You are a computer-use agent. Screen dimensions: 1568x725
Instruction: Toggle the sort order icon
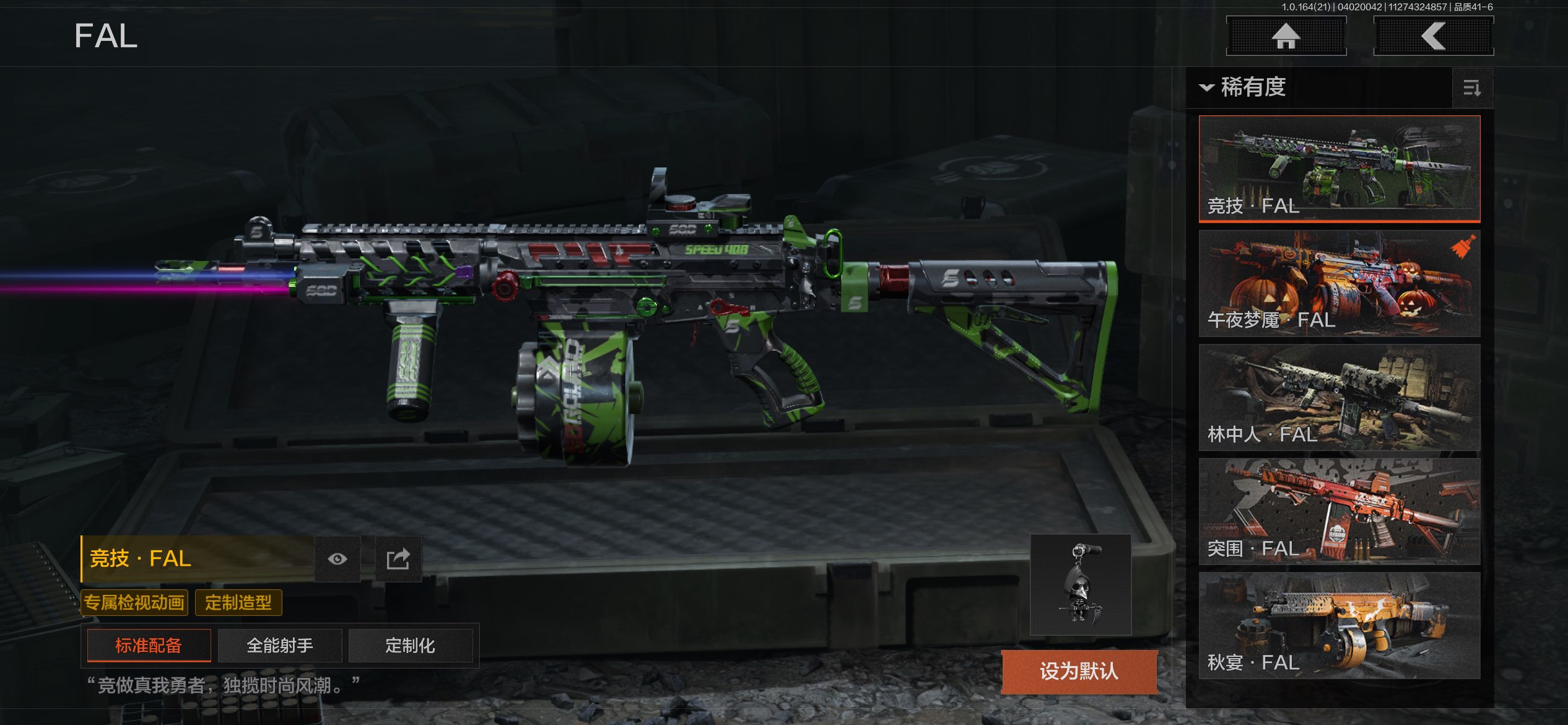tap(1471, 89)
